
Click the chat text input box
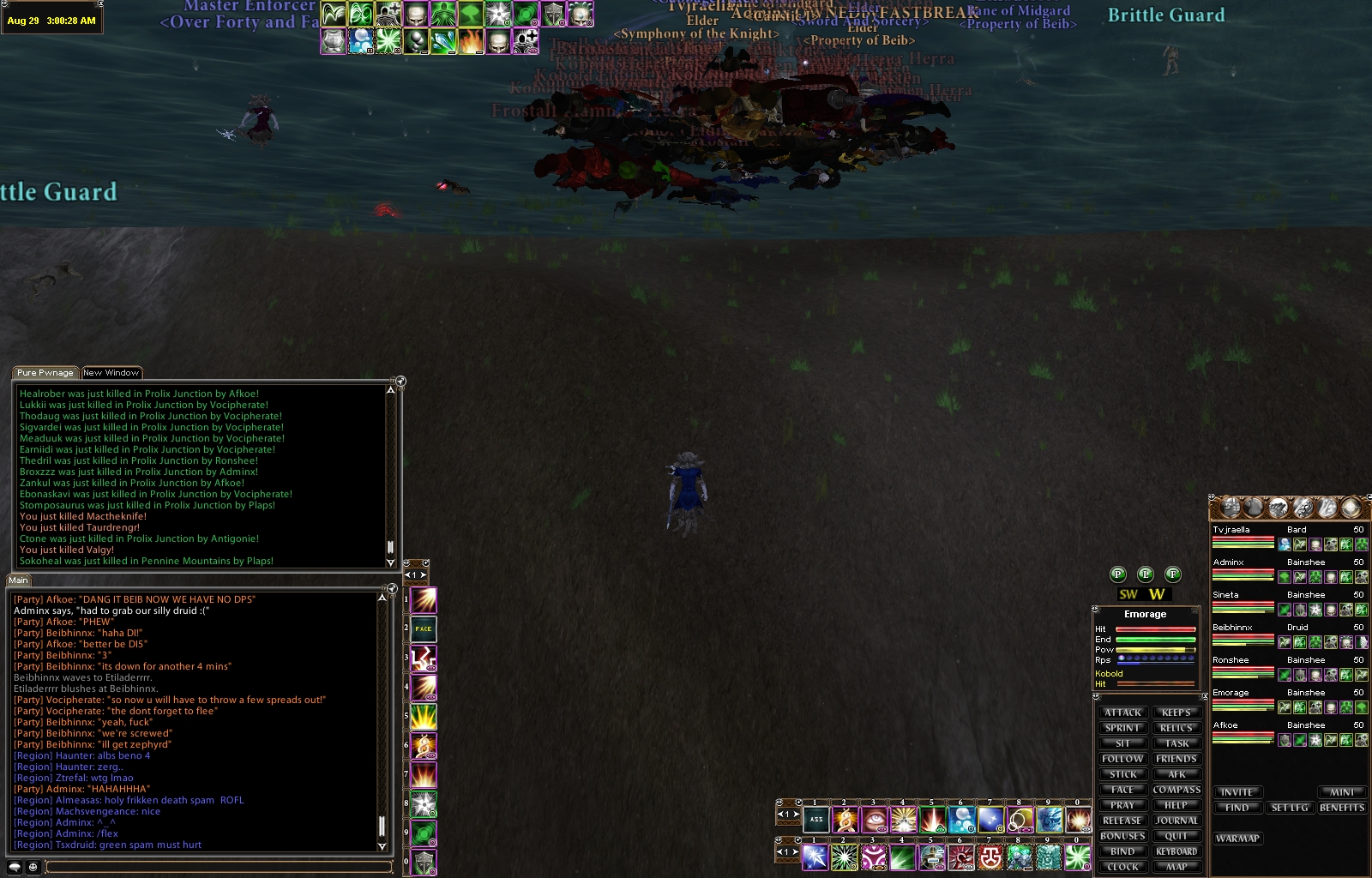(x=219, y=868)
